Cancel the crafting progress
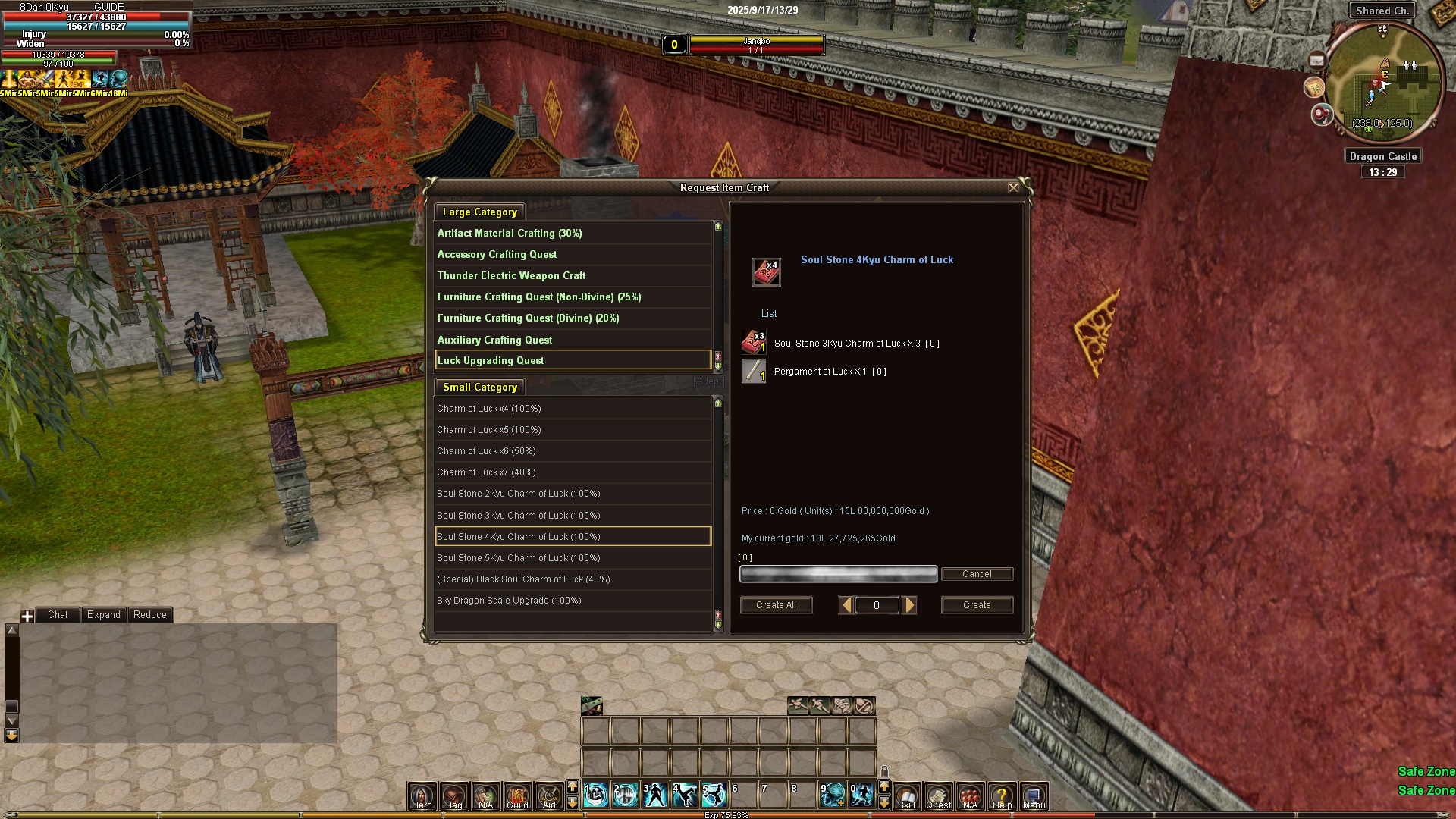This screenshot has width=1456, height=819. pos(977,574)
